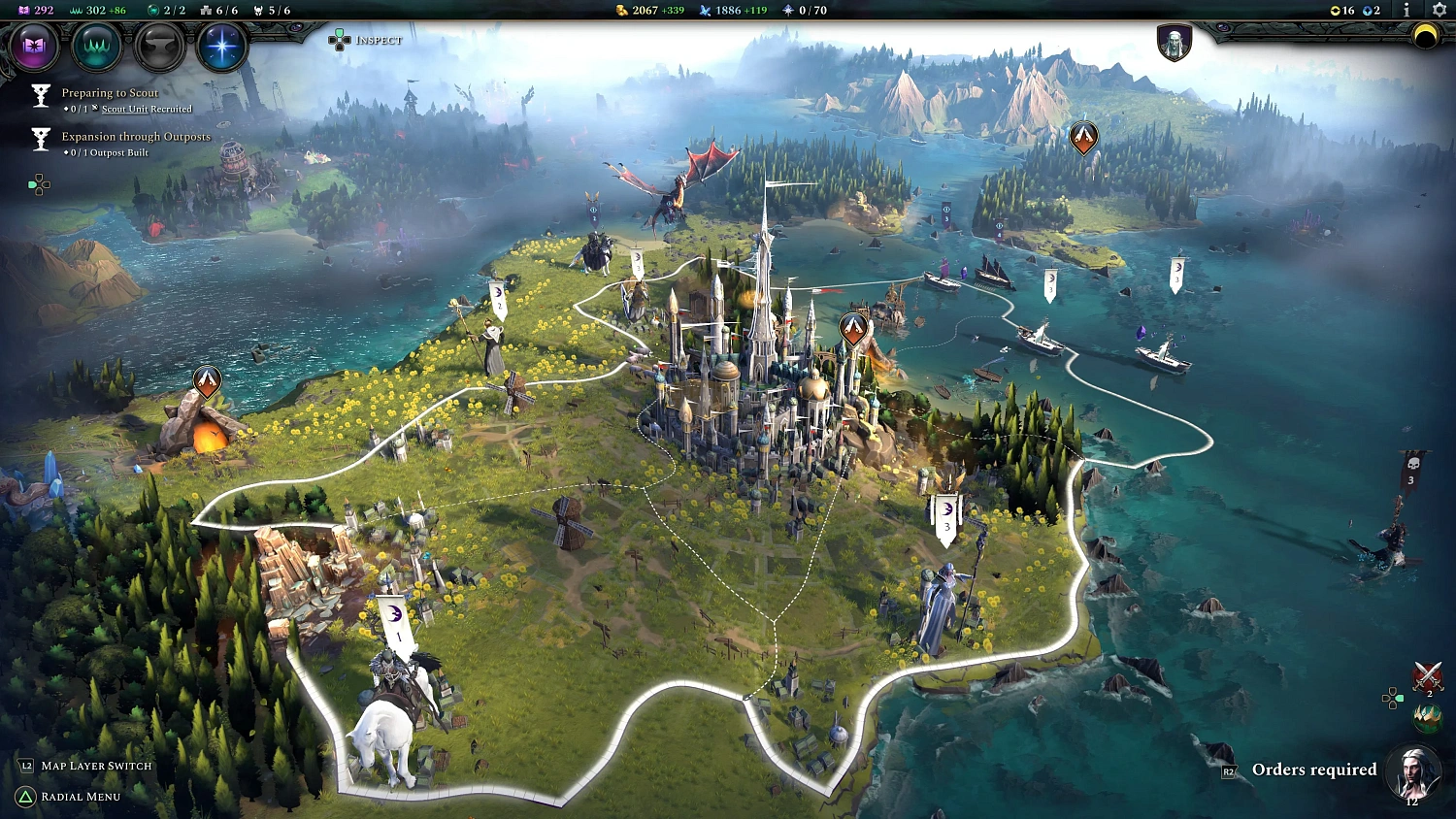Image resolution: width=1456 pixels, height=819 pixels.
Task: Open the Tomes spellbook icon
Action: 35,47
